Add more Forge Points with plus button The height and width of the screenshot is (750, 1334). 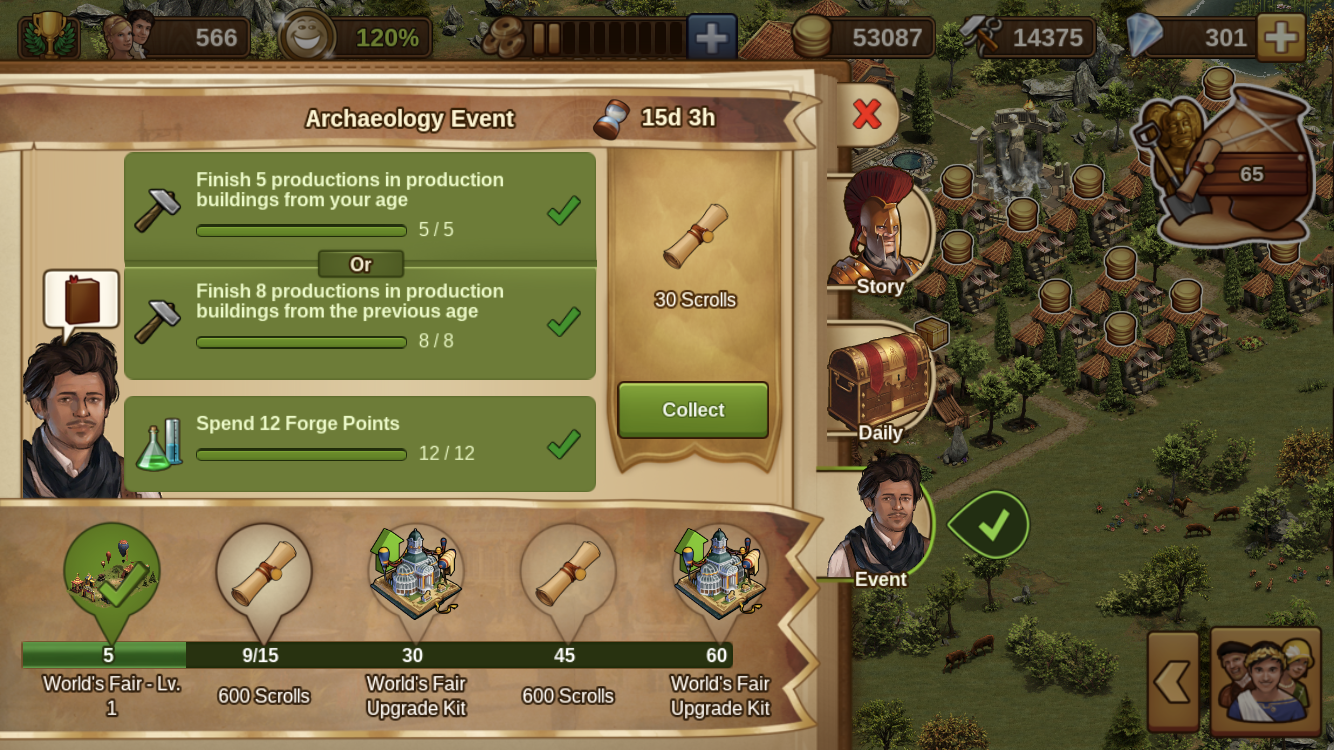tap(711, 38)
